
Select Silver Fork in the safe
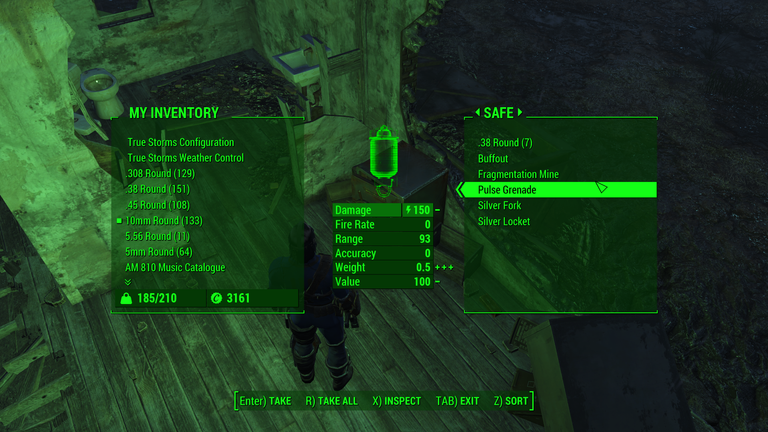500,205
